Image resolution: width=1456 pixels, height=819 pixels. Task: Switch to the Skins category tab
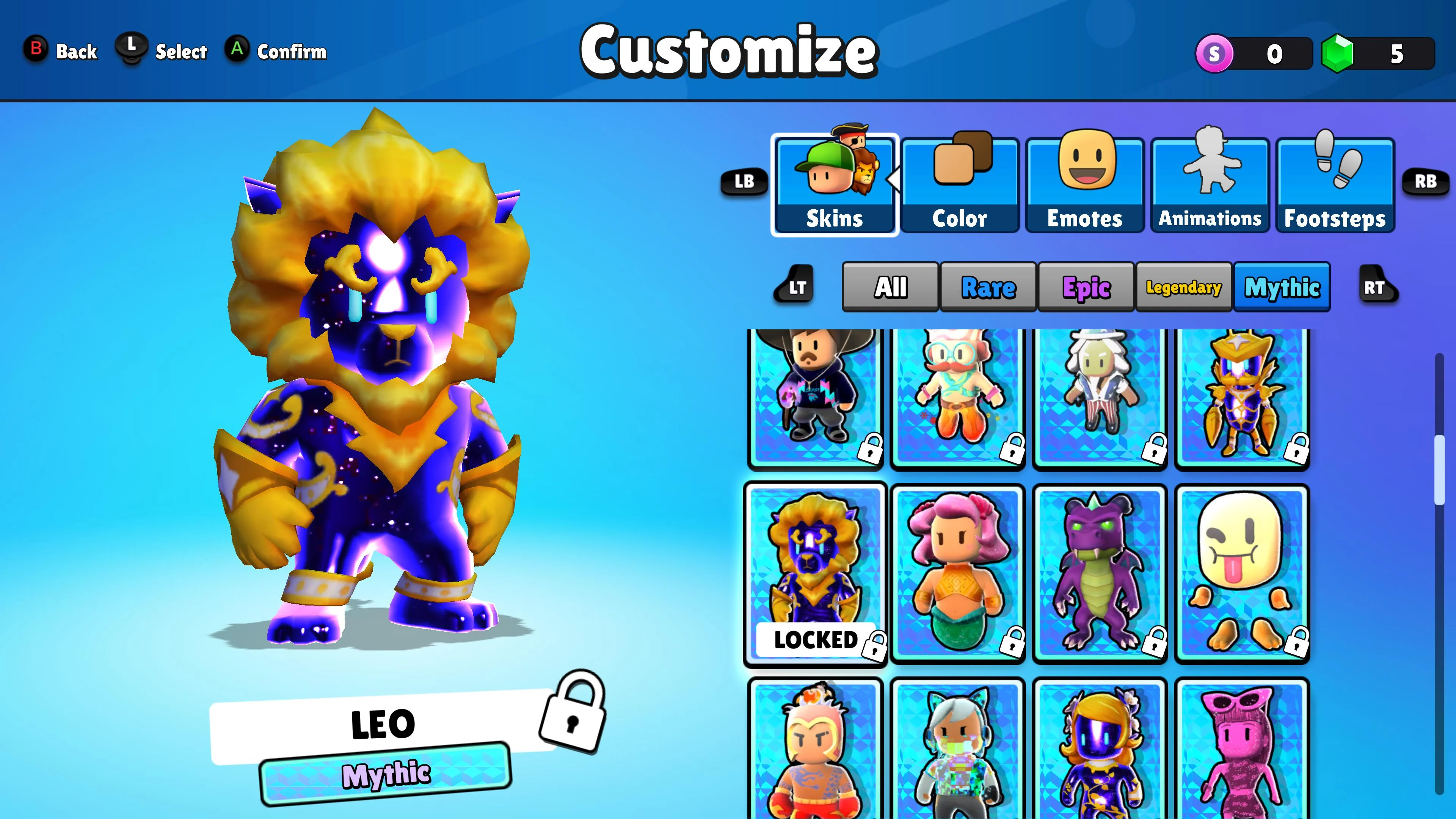[834, 185]
